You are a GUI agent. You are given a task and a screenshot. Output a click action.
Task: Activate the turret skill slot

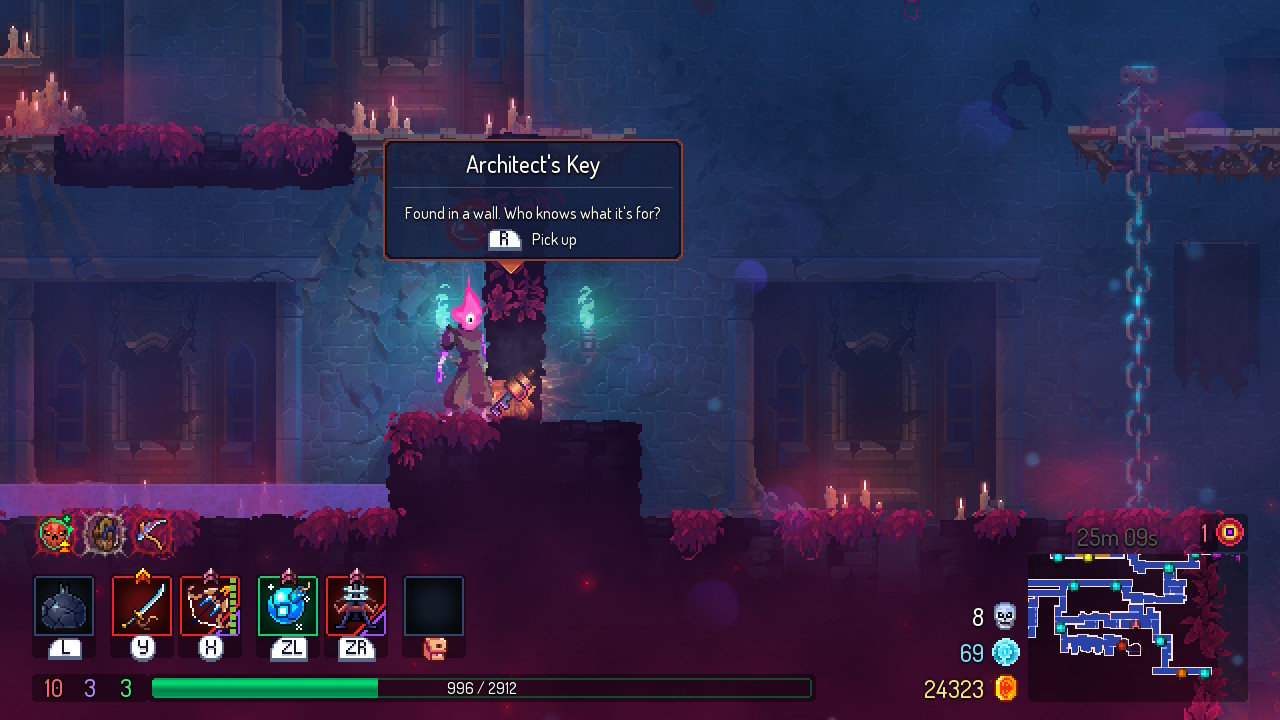tap(356, 606)
